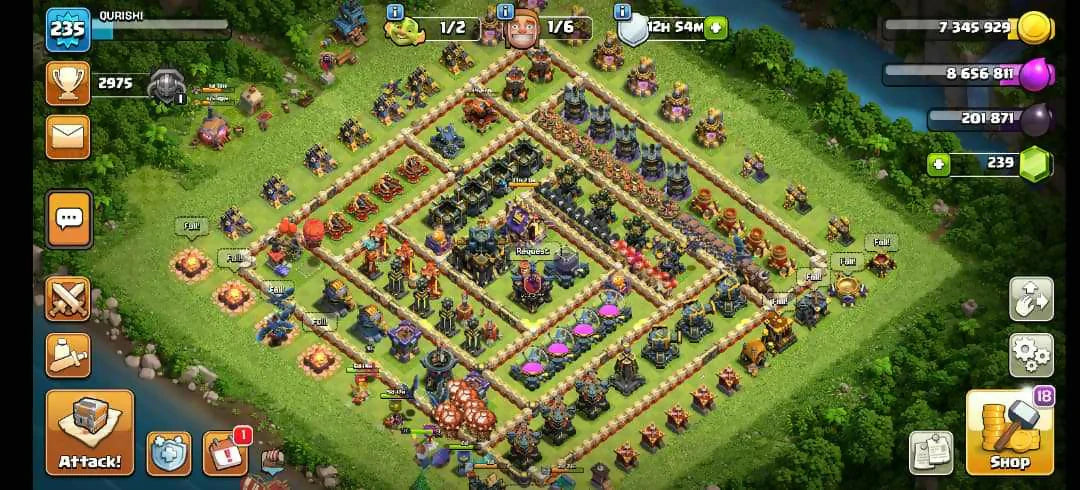This screenshot has height=490, width=1080.
Task: Open the trophy icon showing 2975
Action: click(x=68, y=84)
